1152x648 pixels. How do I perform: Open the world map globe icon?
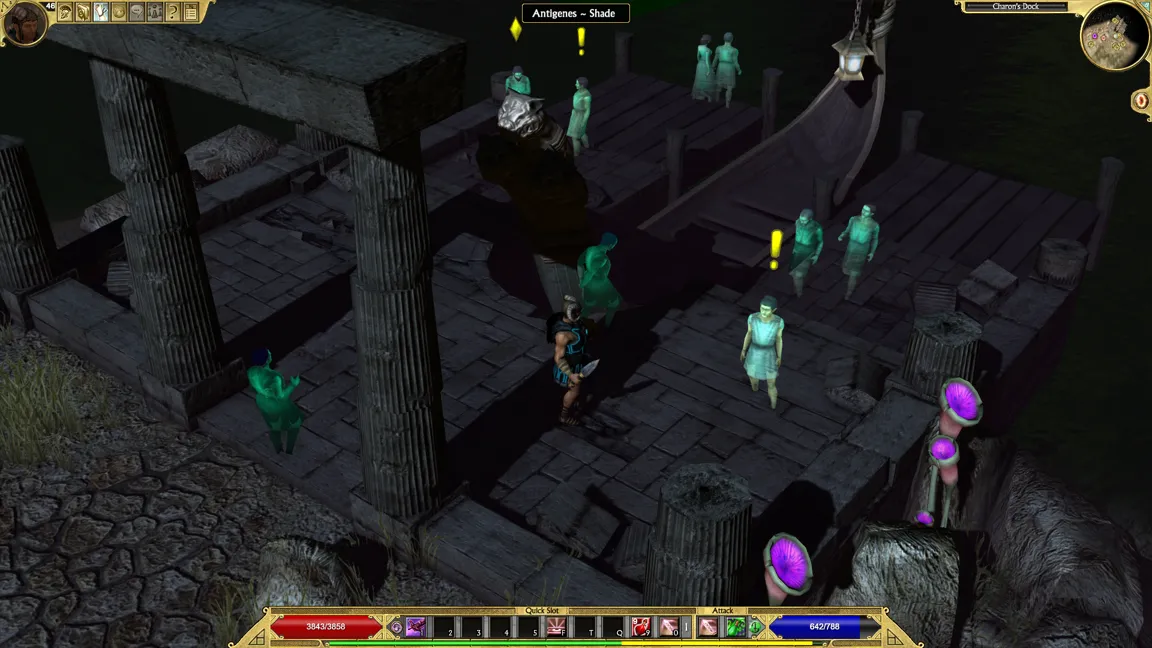pyautogui.click(x=118, y=13)
